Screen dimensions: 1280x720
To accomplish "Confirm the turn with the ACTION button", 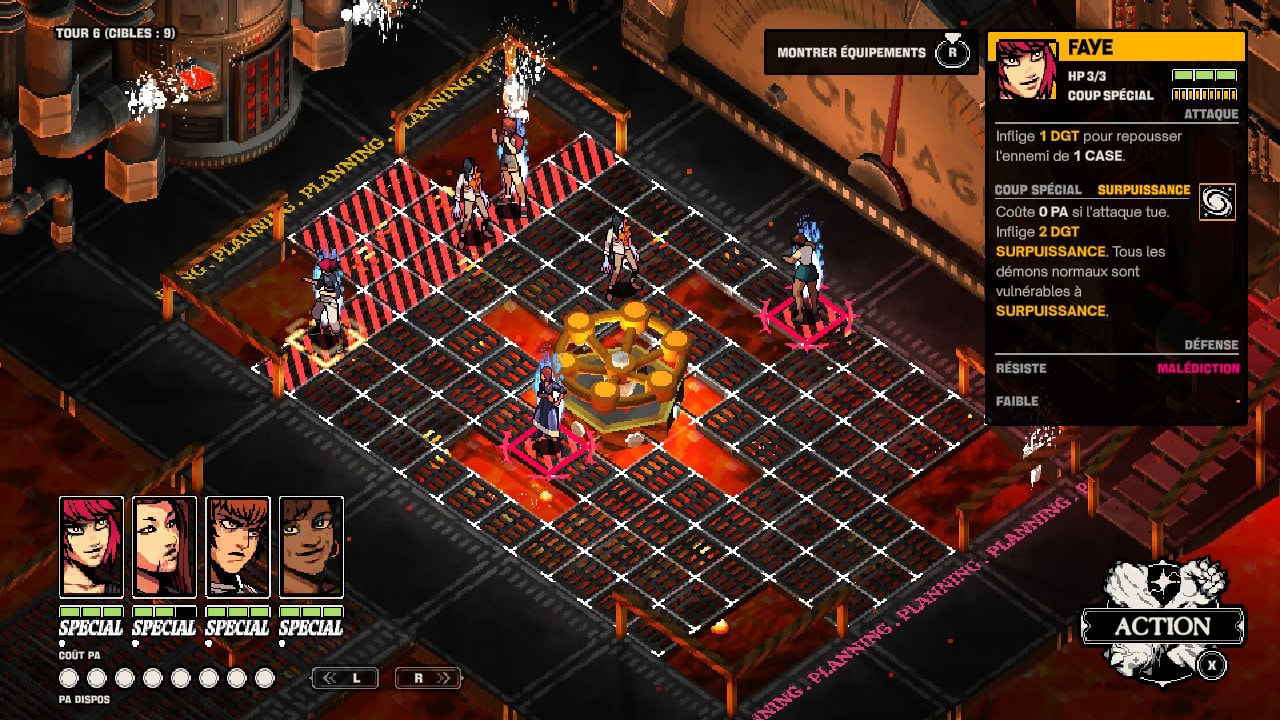I will (x=1163, y=627).
